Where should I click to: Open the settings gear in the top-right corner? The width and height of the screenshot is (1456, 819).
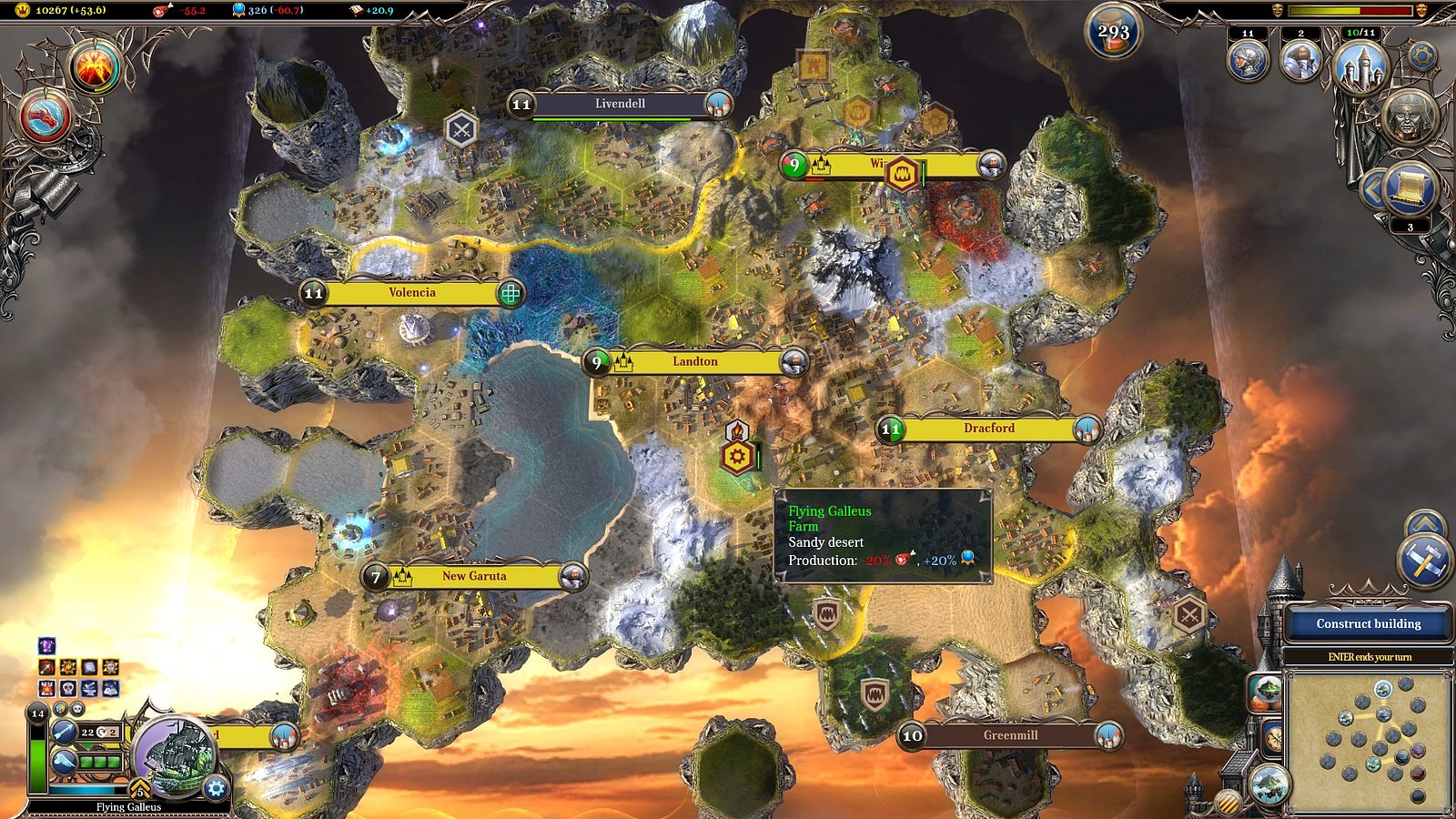[1421, 57]
